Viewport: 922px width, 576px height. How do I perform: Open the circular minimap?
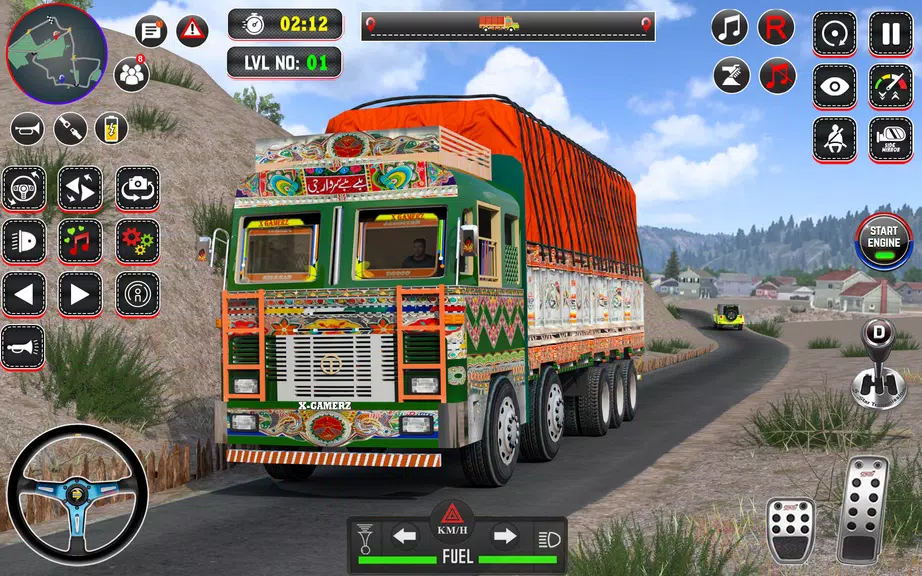pyautogui.click(x=56, y=47)
